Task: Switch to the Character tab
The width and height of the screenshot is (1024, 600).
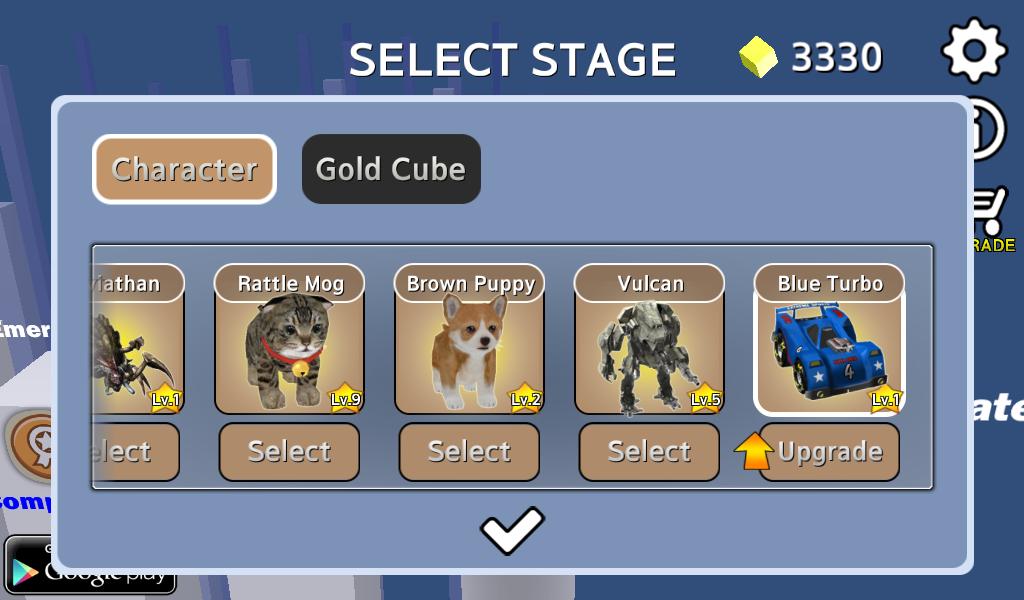Action: (184, 169)
